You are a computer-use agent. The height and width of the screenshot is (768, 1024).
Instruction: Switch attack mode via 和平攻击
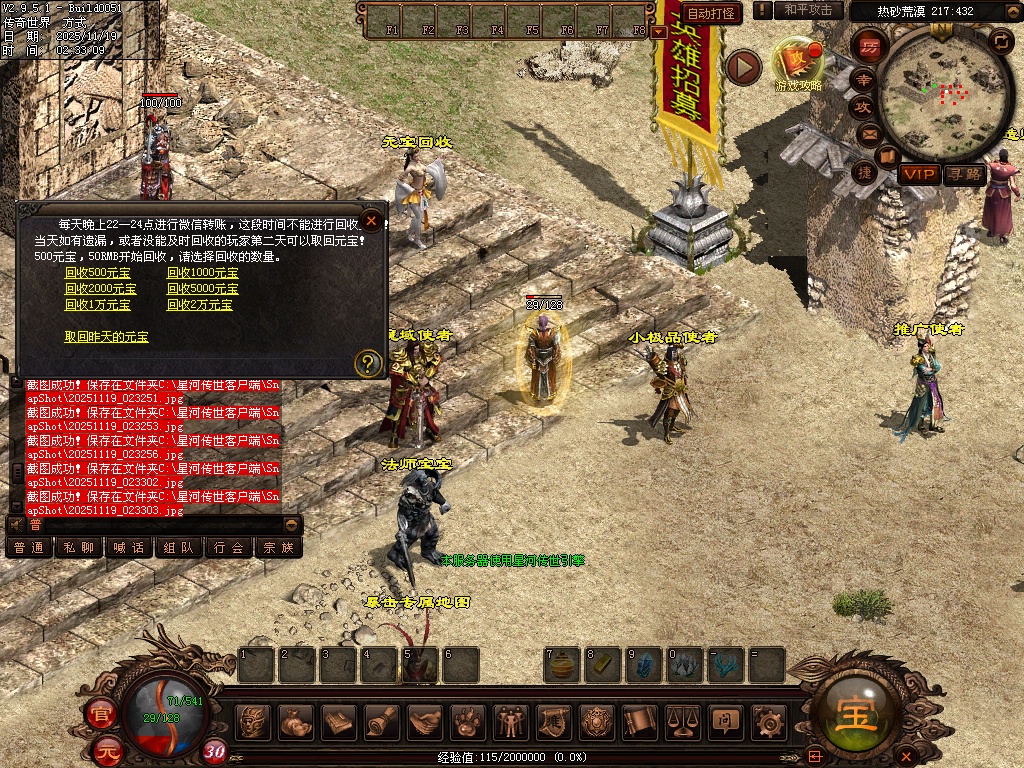(x=808, y=10)
